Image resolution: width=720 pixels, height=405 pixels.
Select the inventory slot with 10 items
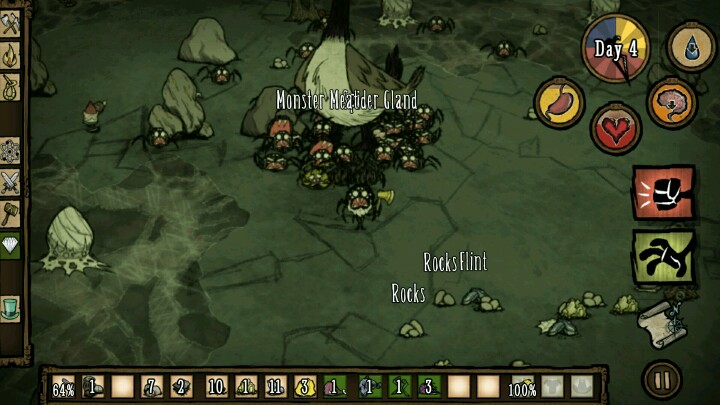215,386
